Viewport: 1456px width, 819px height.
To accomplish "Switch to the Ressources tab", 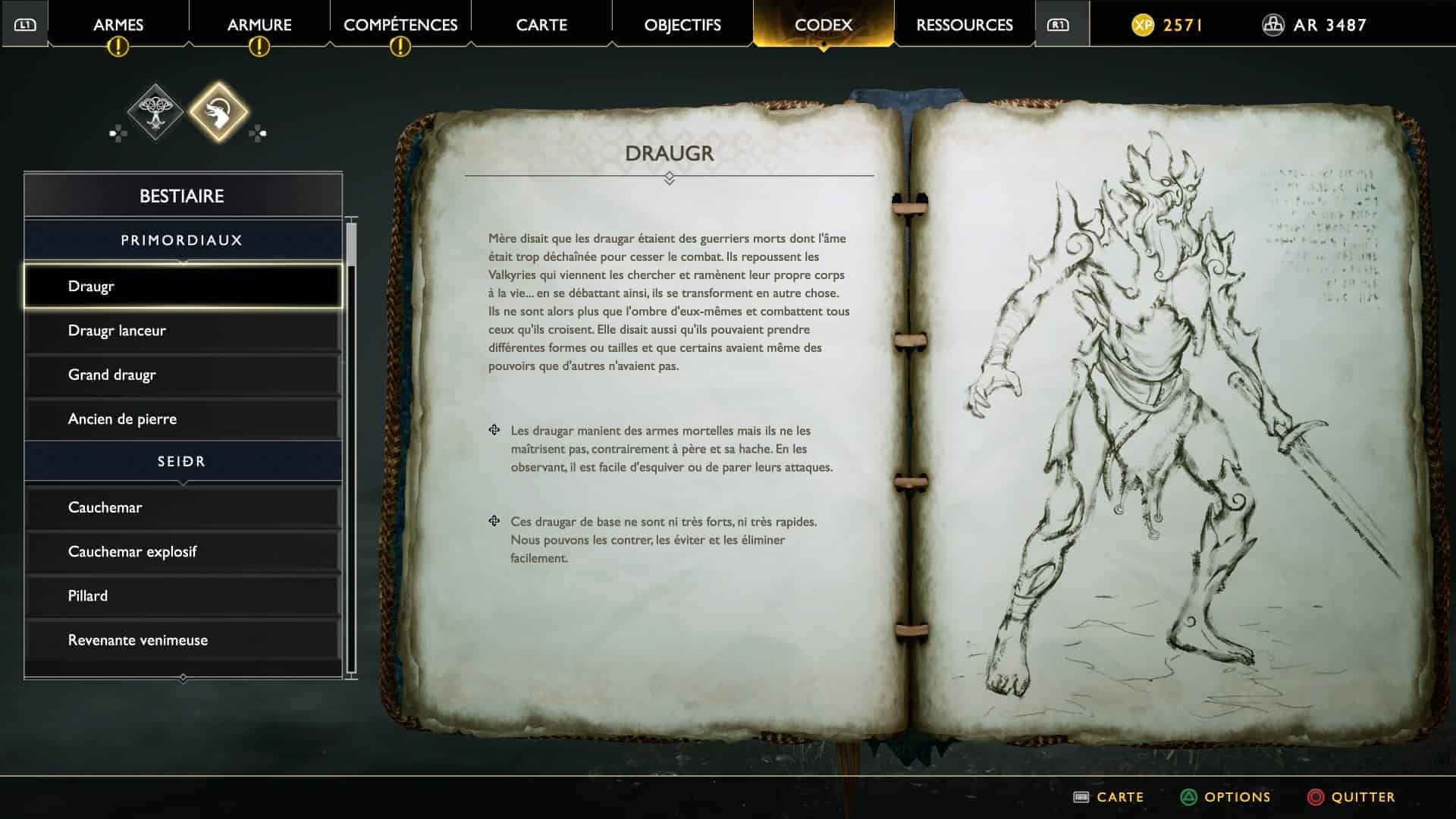I will [x=965, y=25].
